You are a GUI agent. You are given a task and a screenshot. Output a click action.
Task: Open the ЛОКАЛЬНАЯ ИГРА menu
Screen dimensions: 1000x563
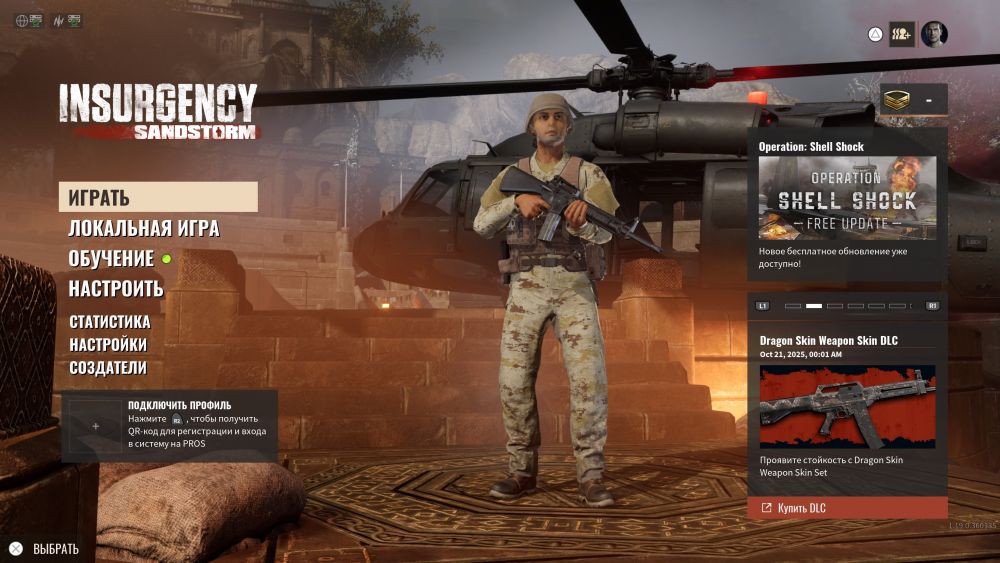[144, 228]
